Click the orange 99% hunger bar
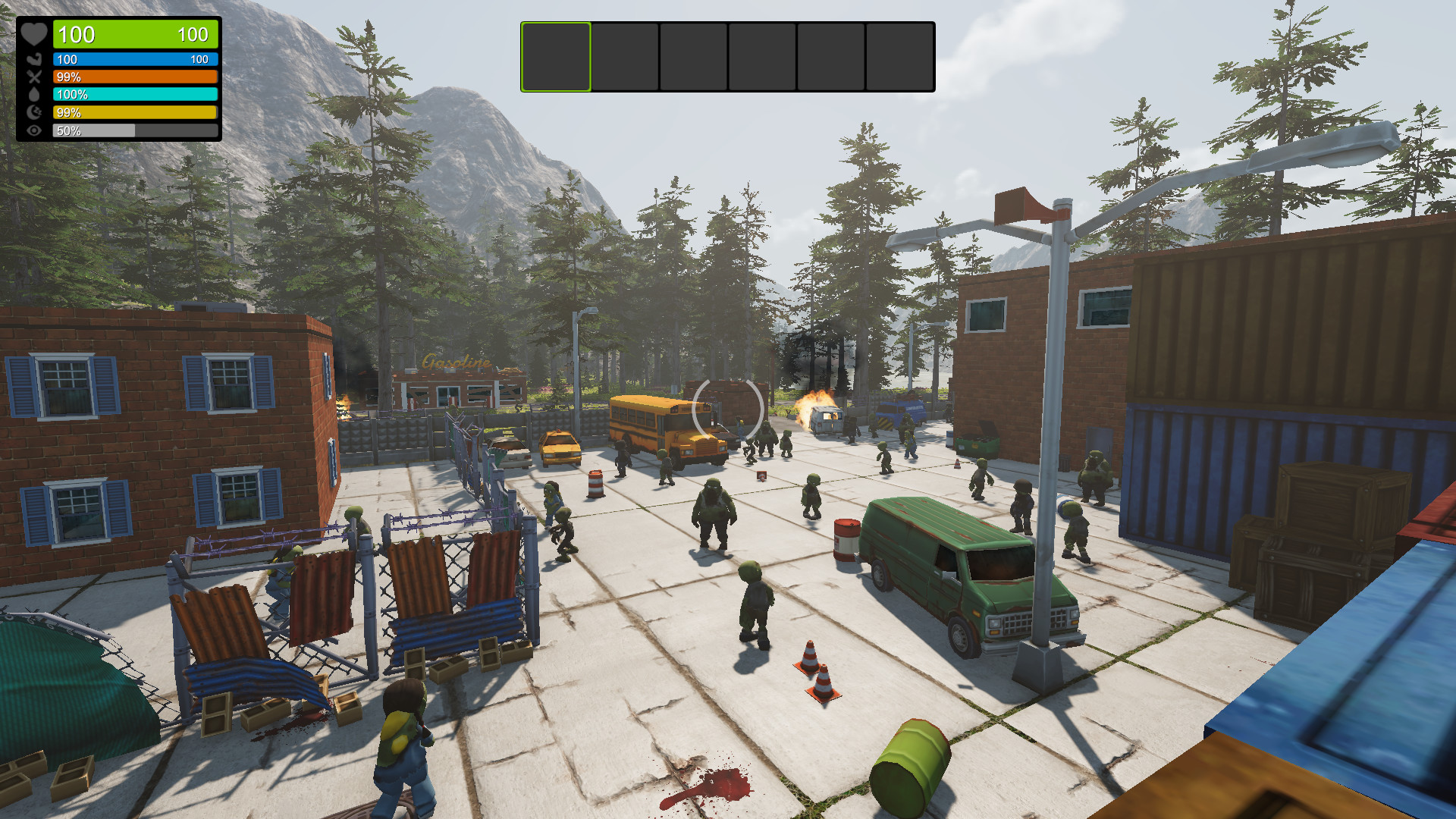The image size is (1456, 819). click(x=135, y=76)
